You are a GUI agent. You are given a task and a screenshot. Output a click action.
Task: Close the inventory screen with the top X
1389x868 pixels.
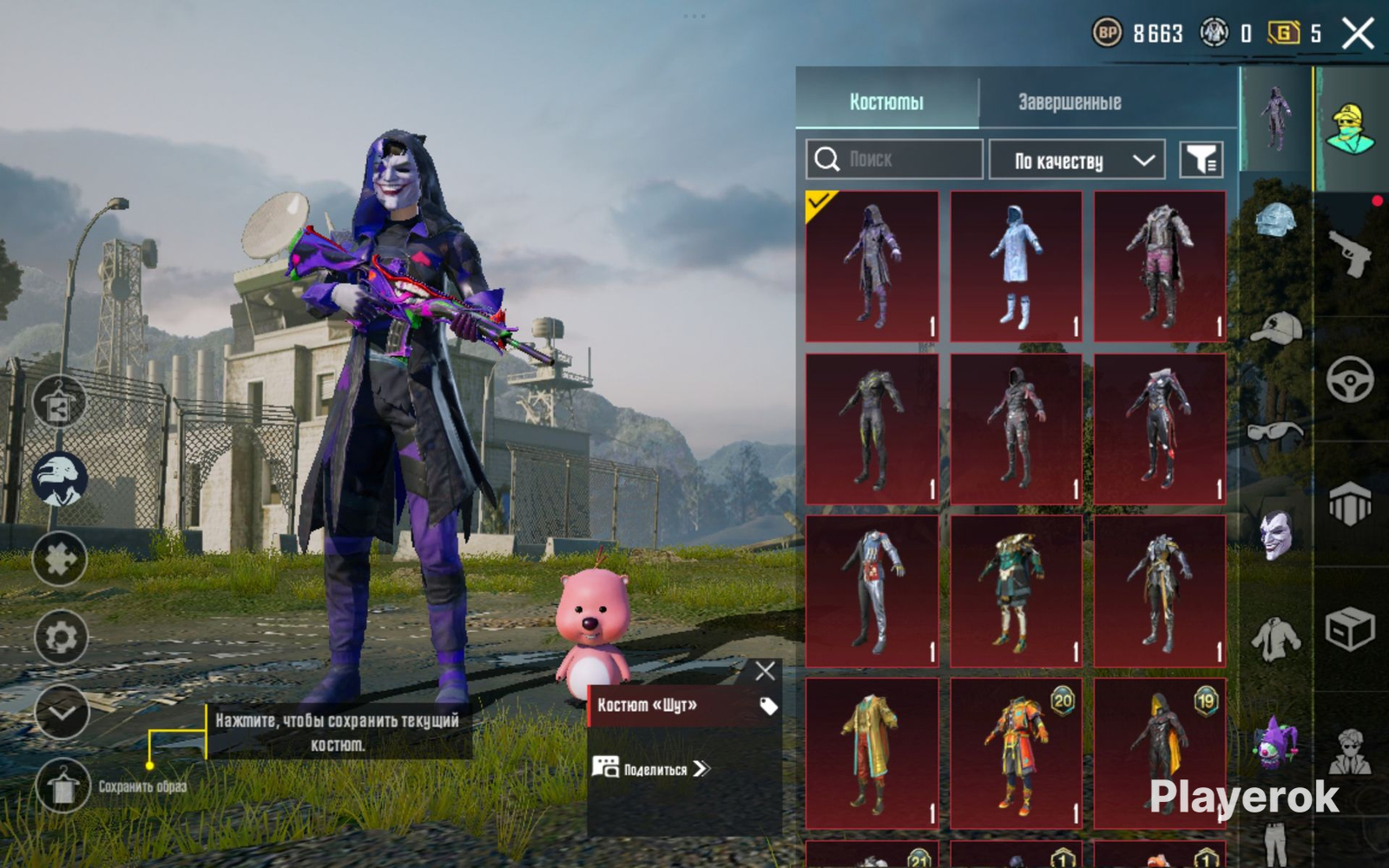pyautogui.click(x=1358, y=34)
